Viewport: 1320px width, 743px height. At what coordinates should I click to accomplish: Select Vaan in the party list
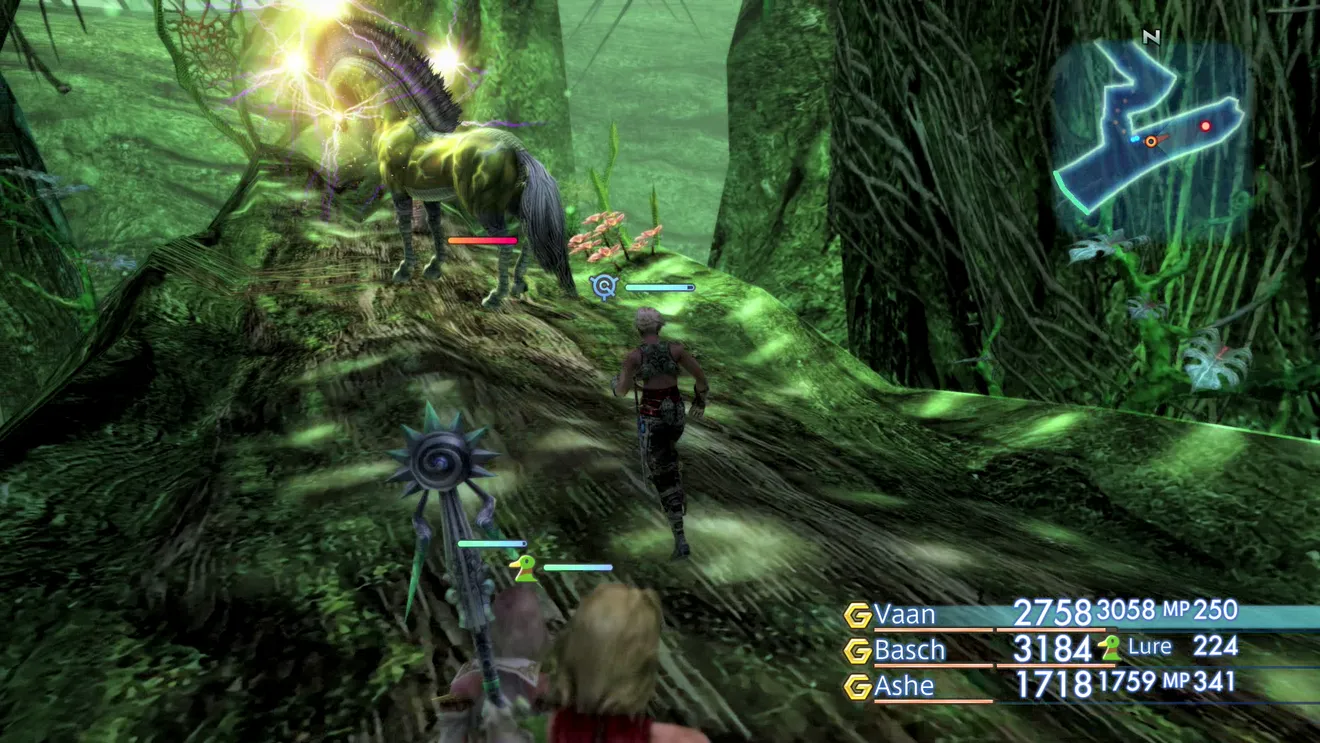905,613
